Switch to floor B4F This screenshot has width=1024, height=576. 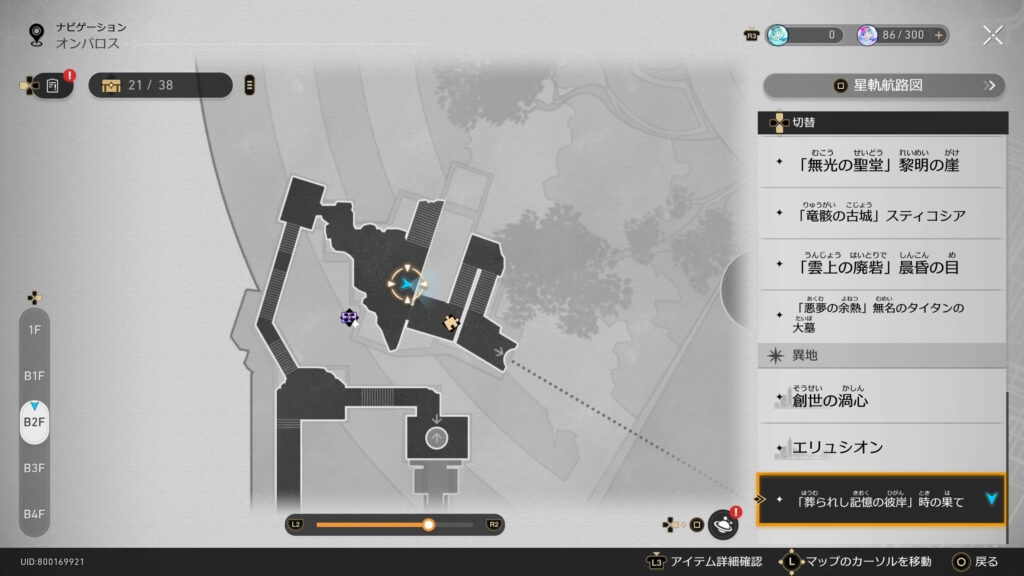[x=34, y=513]
